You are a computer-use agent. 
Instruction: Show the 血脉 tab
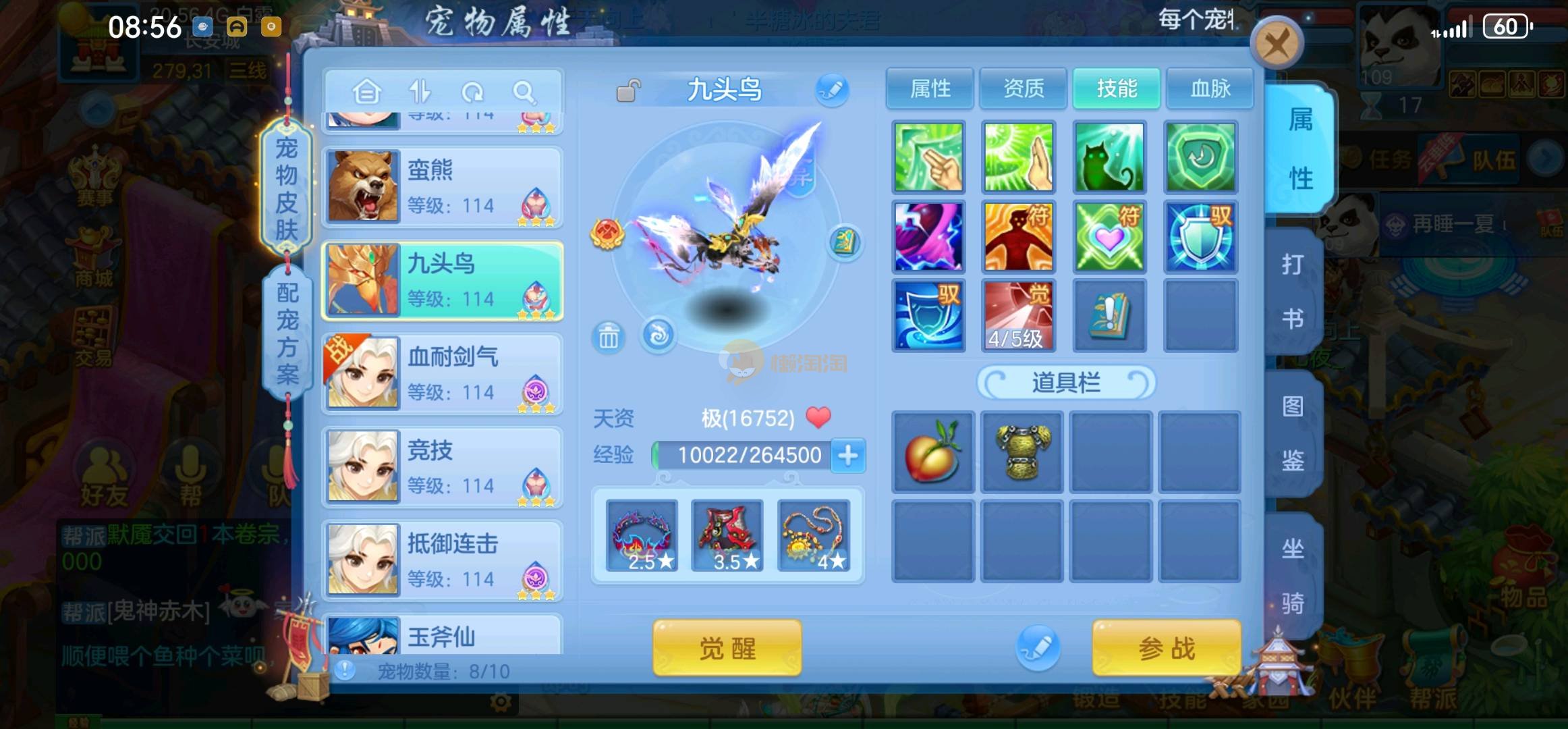[x=1210, y=88]
